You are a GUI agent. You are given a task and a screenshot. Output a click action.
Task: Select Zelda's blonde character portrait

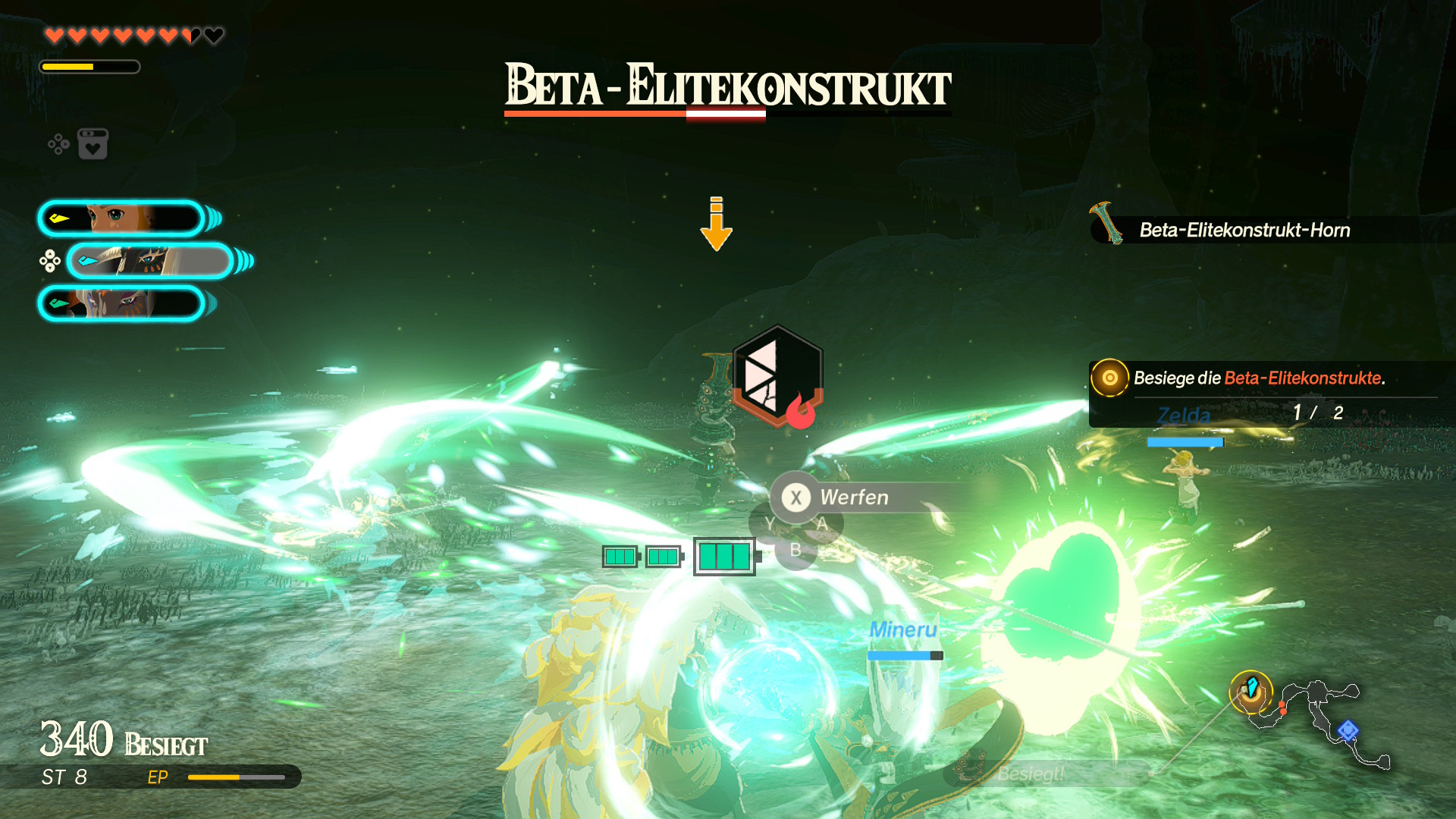[x=121, y=218]
